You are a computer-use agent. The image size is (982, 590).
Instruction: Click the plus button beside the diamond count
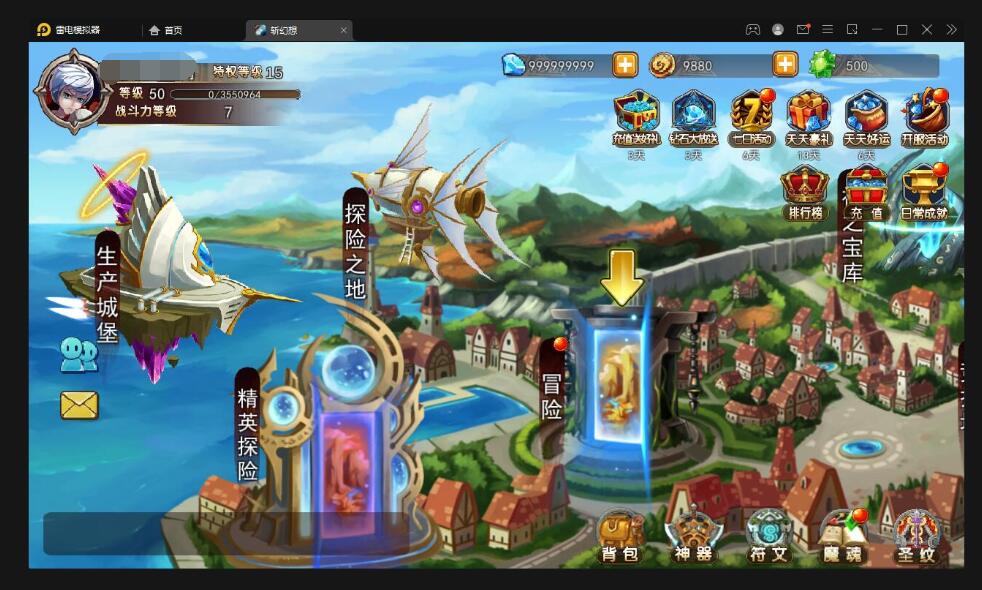tap(625, 66)
